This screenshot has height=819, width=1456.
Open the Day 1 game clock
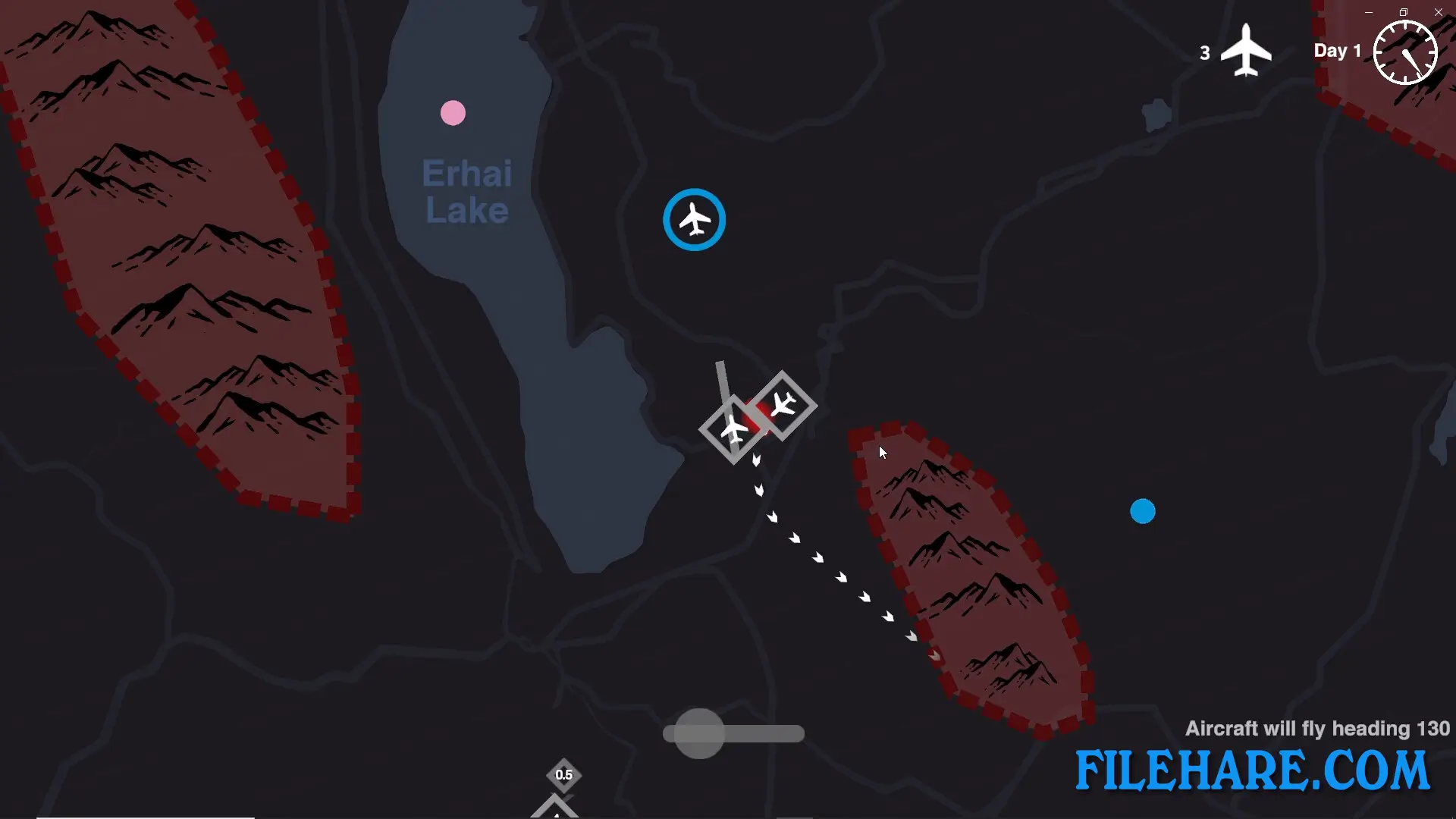tap(1404, 52)
